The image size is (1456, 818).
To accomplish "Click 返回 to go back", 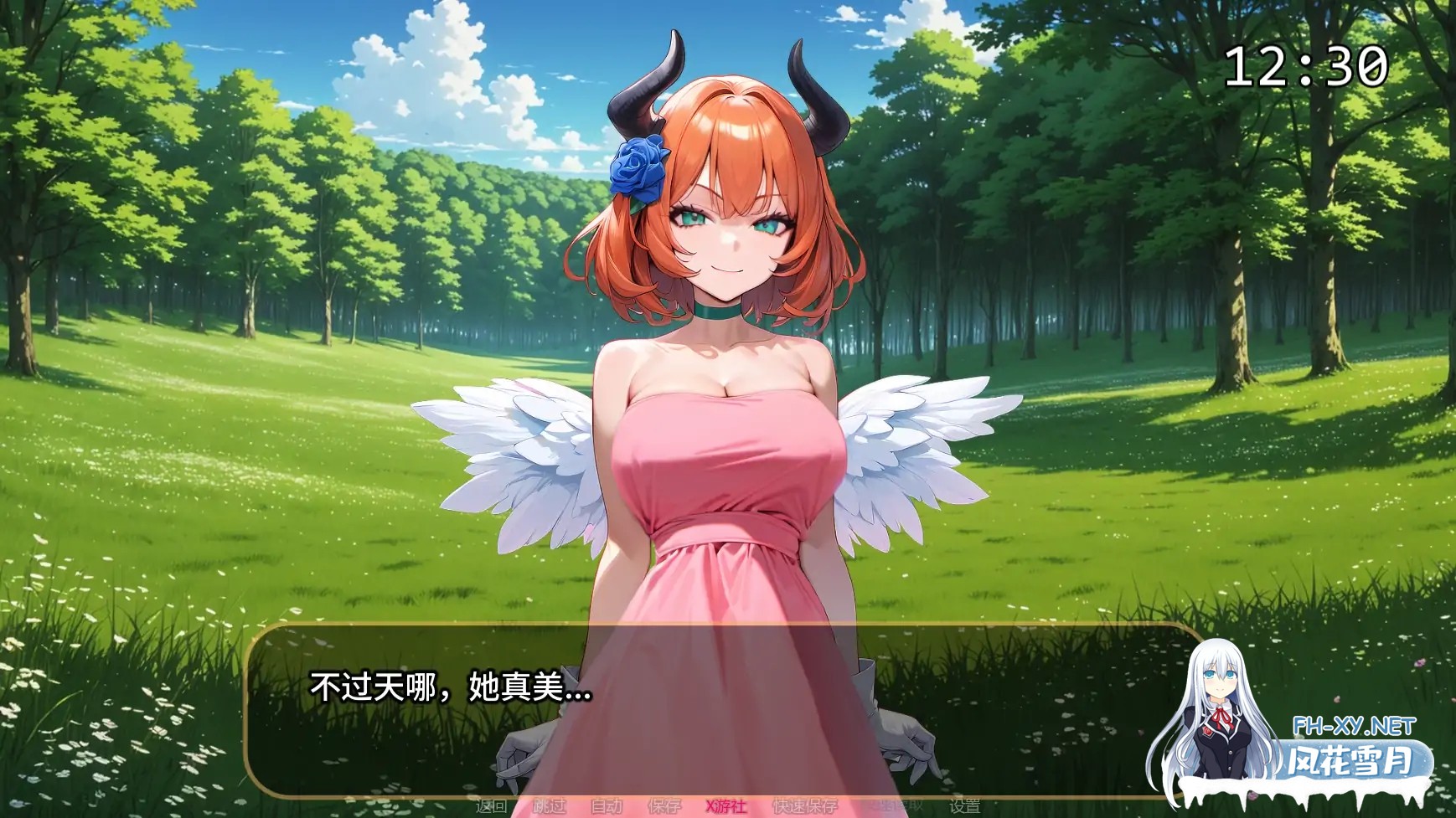I will click(489, 805).
